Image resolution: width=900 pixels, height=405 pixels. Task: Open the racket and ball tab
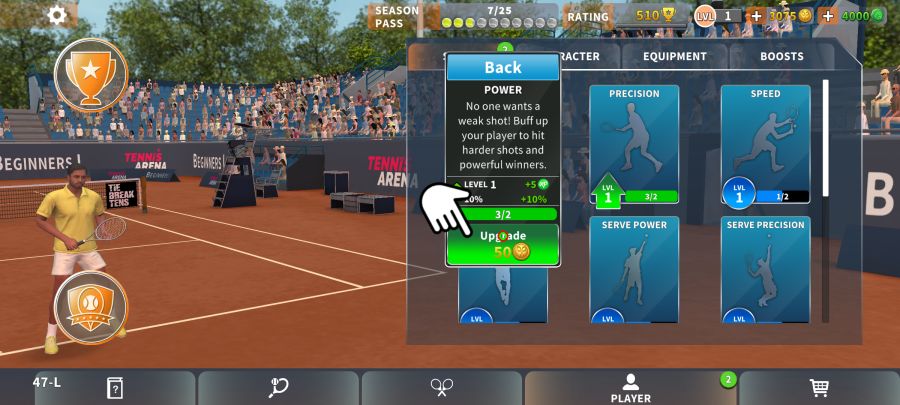278,388
